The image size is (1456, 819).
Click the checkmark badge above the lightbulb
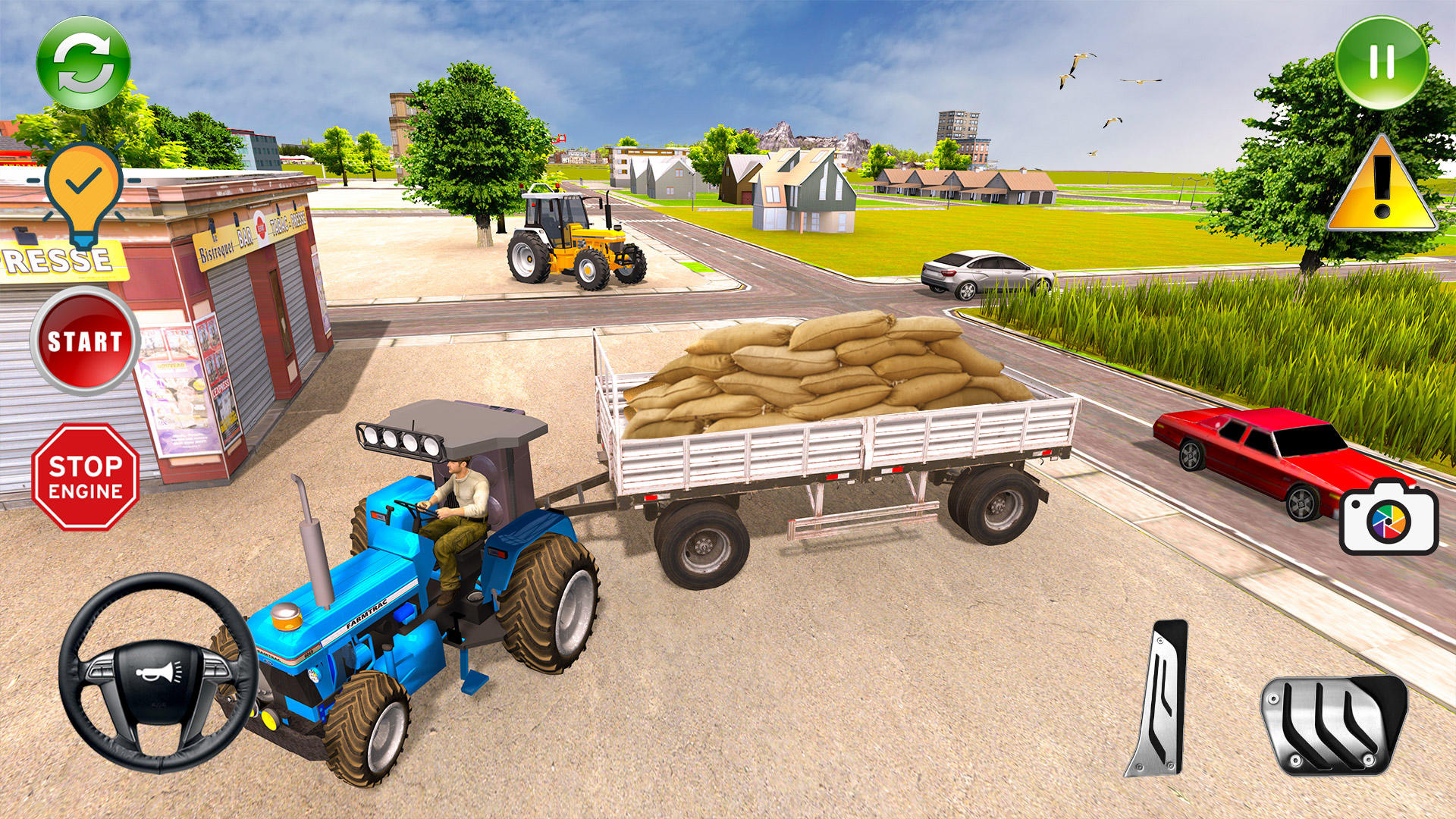82,180
